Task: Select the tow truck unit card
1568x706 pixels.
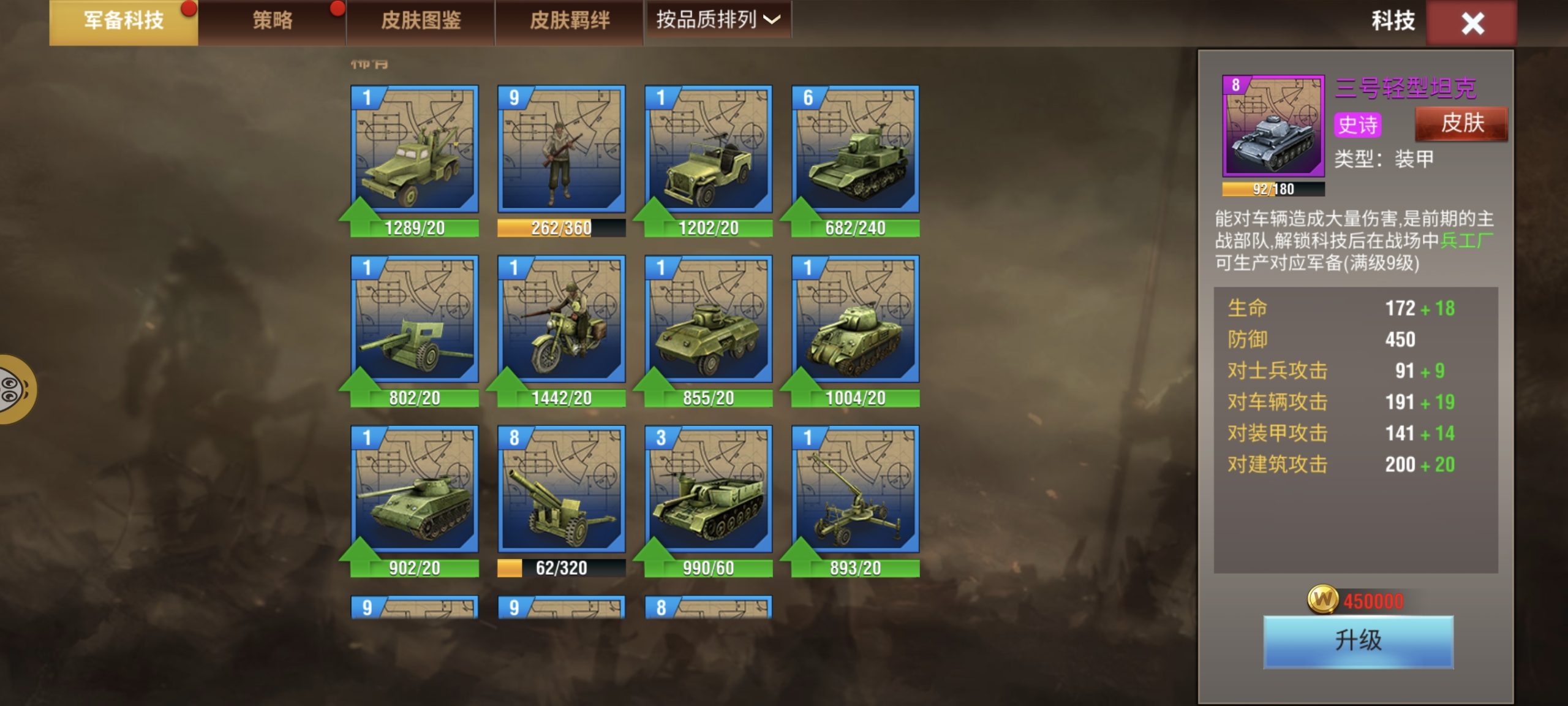Action: click(x=415, y=150)
